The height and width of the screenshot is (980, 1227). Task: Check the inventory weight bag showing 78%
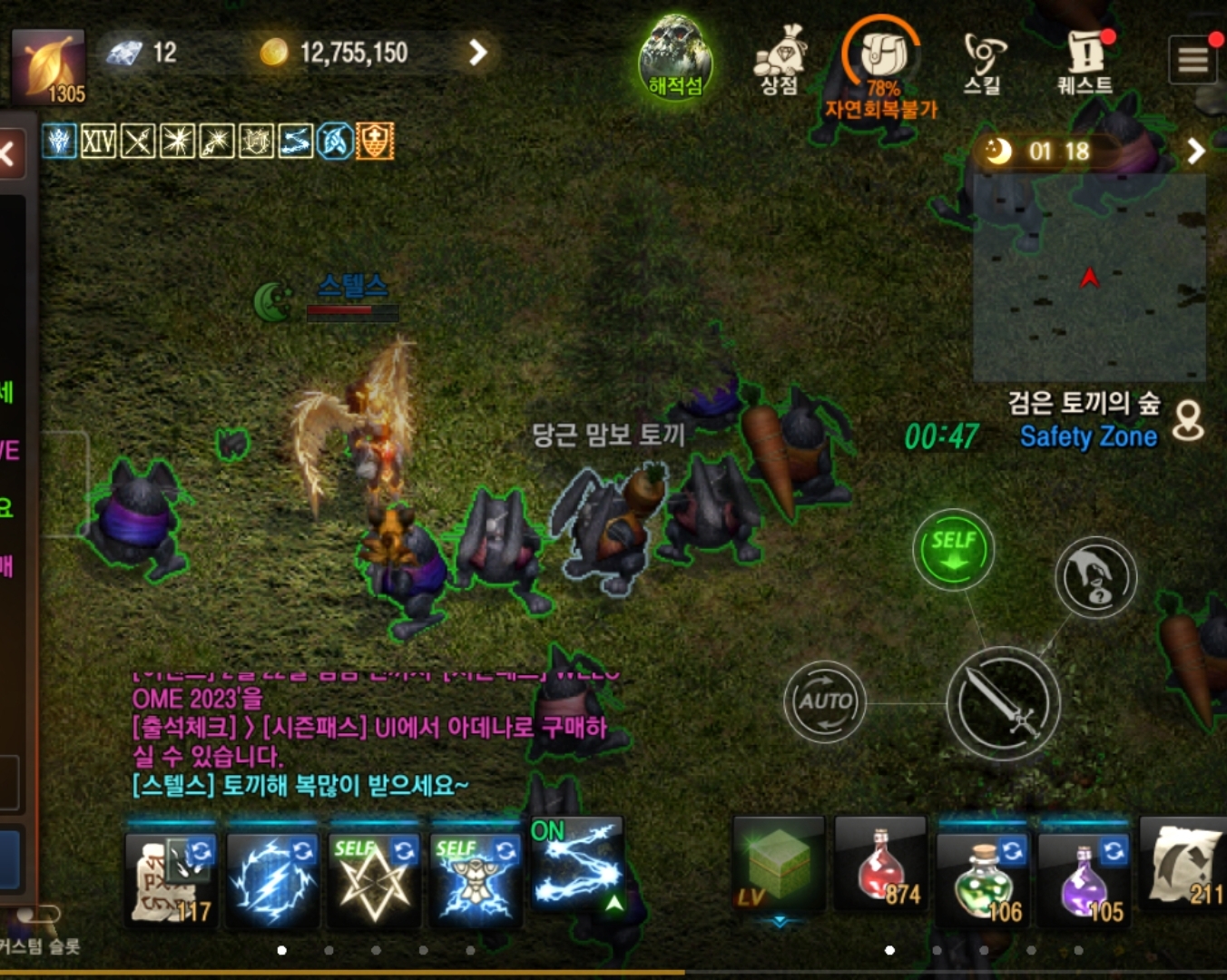tap(880, 56)
